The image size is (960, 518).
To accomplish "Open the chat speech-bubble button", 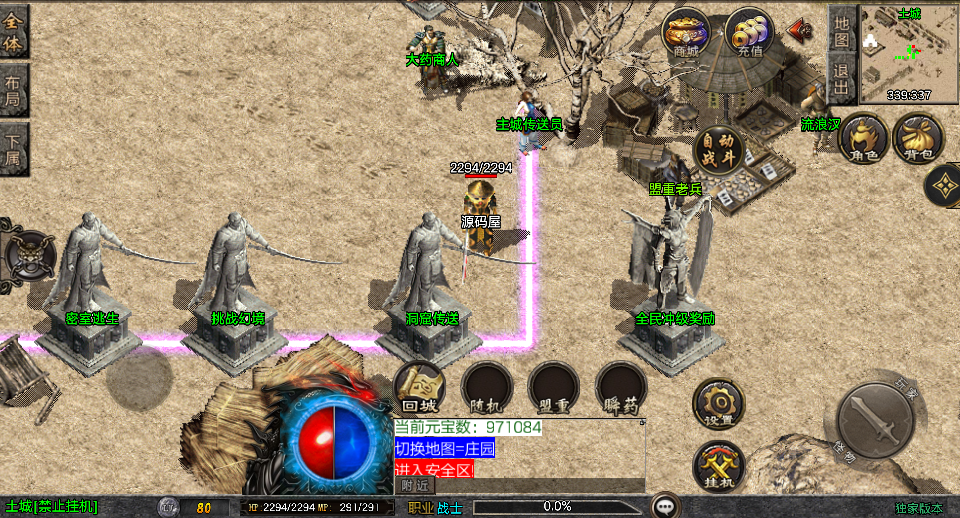I will pyautogui.click(x=666, y=505).
